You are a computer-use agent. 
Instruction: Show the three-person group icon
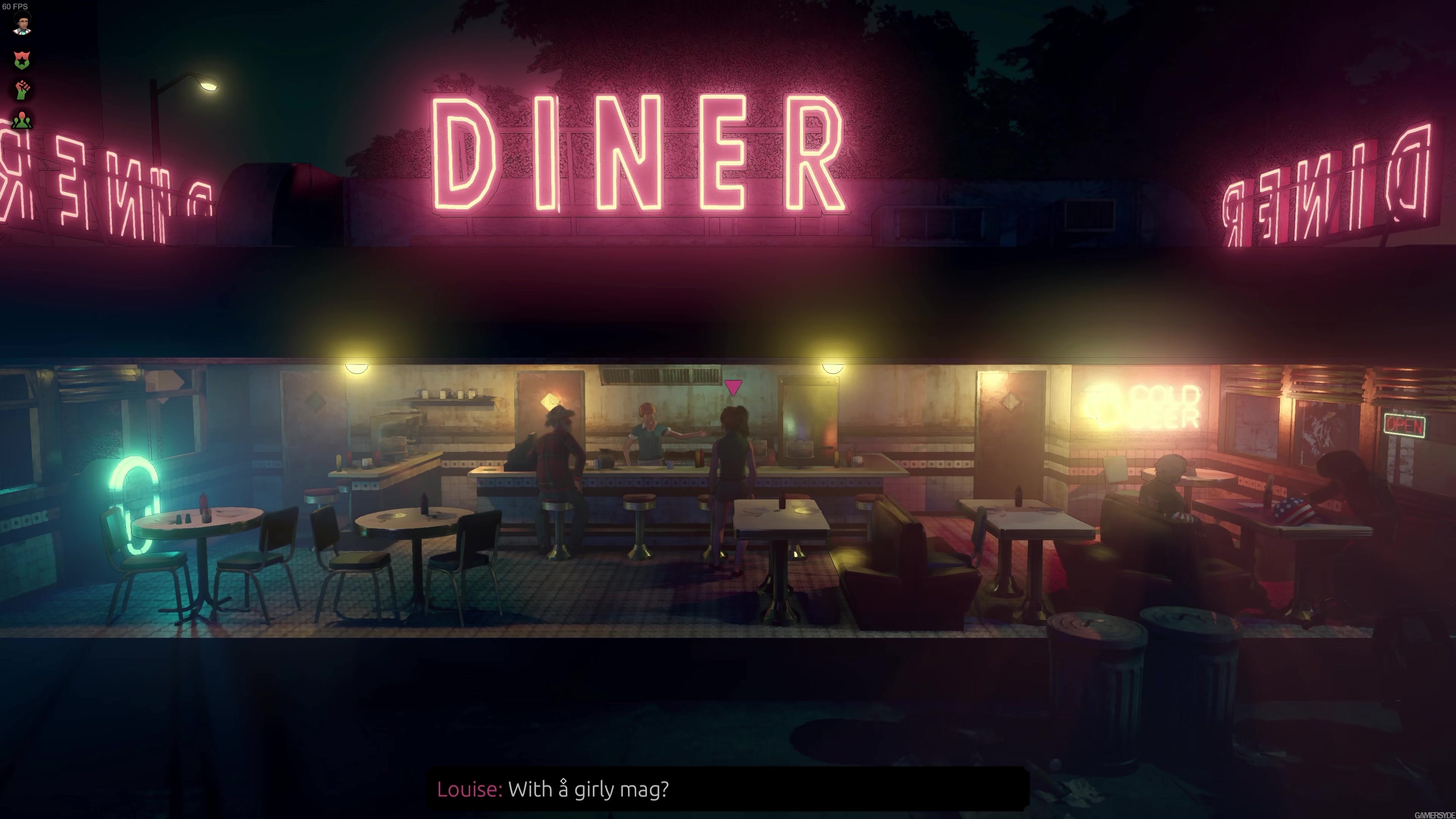22,120
